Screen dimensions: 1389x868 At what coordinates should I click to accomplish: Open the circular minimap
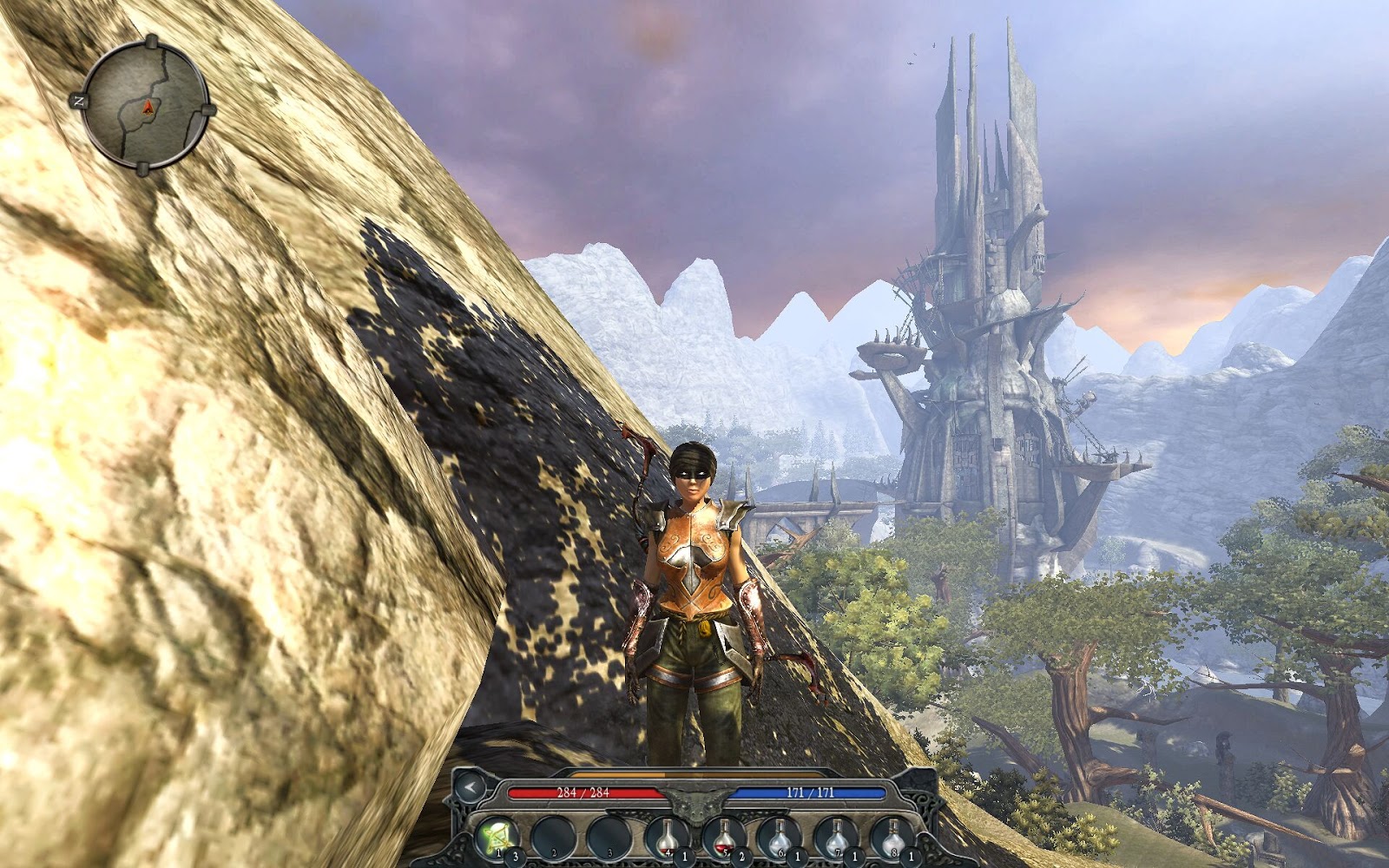pos(148,102)
